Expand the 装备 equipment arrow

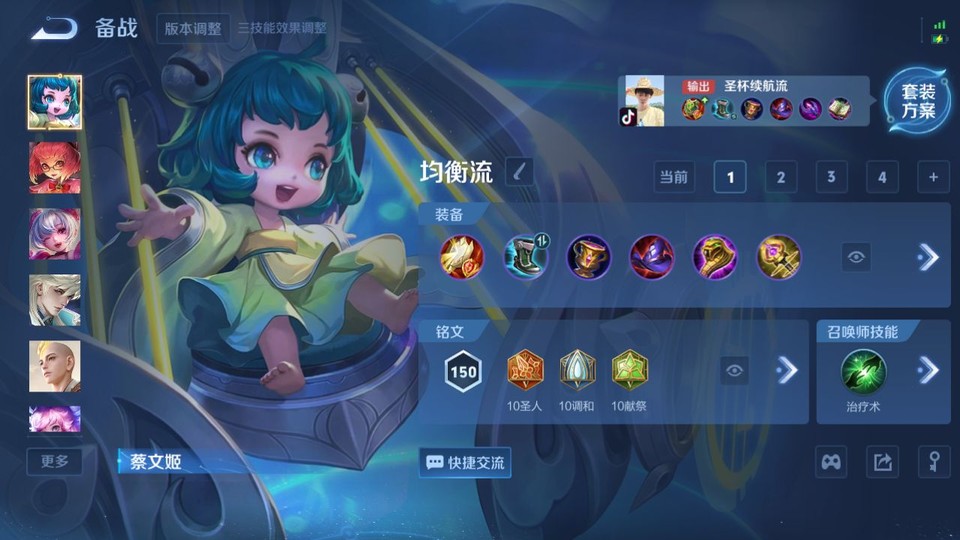[928, 257]
